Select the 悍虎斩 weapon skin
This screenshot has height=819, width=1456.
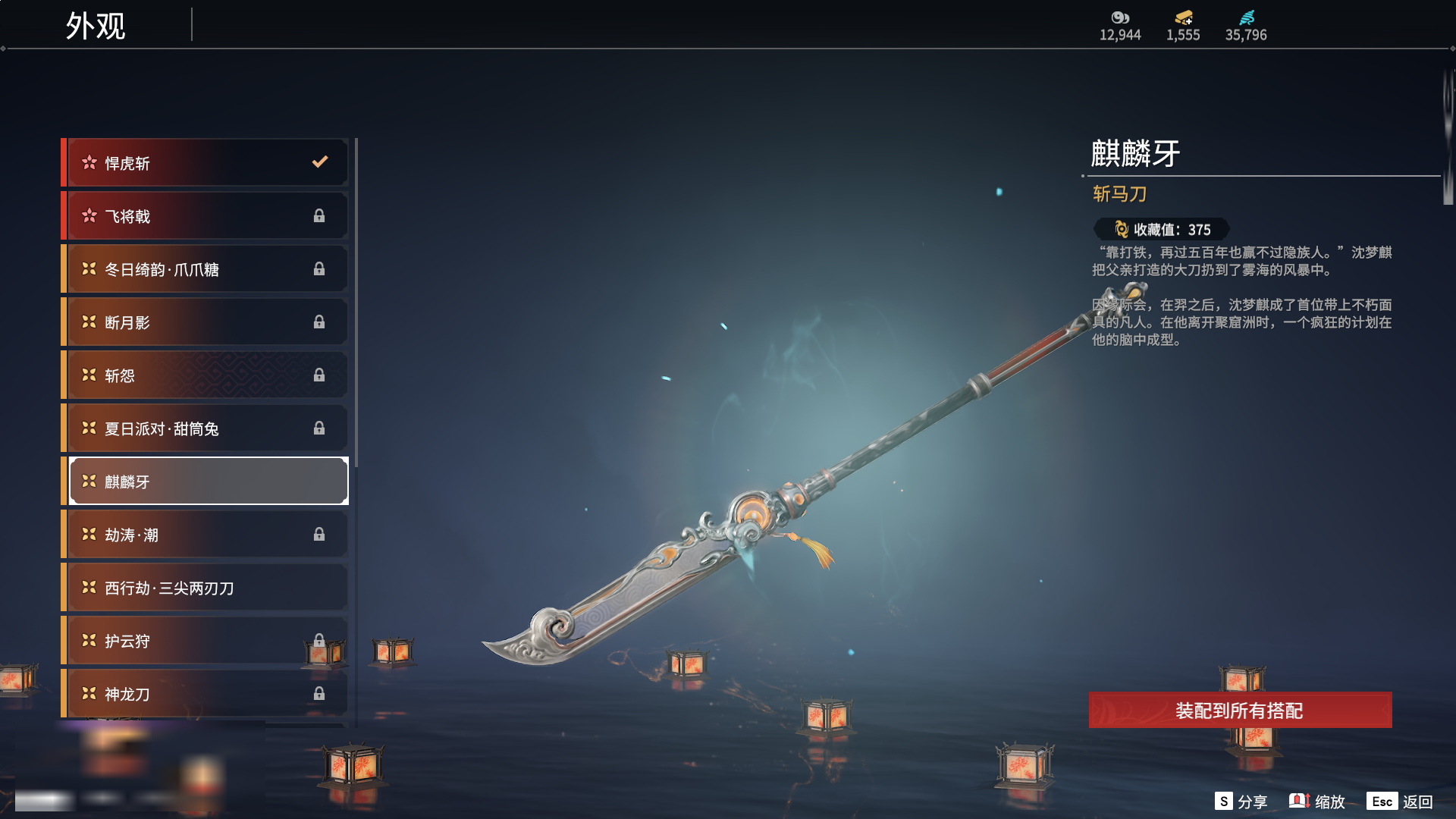(206, 163)
